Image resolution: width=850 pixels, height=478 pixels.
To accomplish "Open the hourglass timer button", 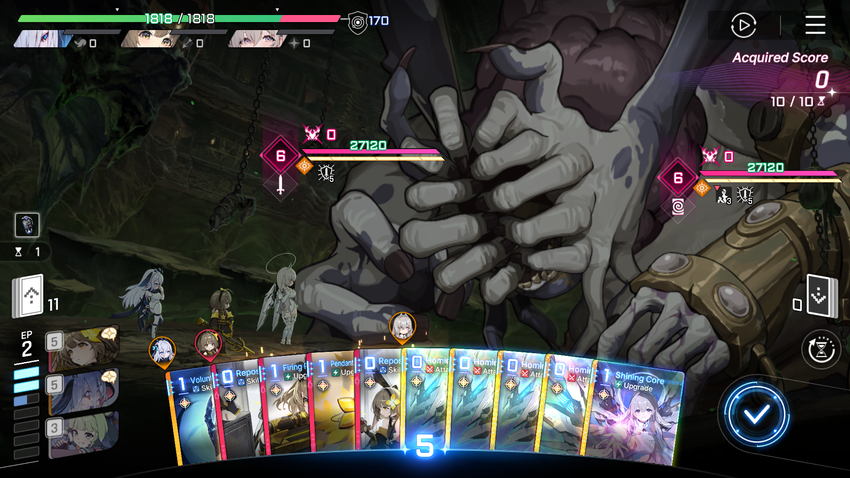I will pyautogui.click(x=821, y=350).
